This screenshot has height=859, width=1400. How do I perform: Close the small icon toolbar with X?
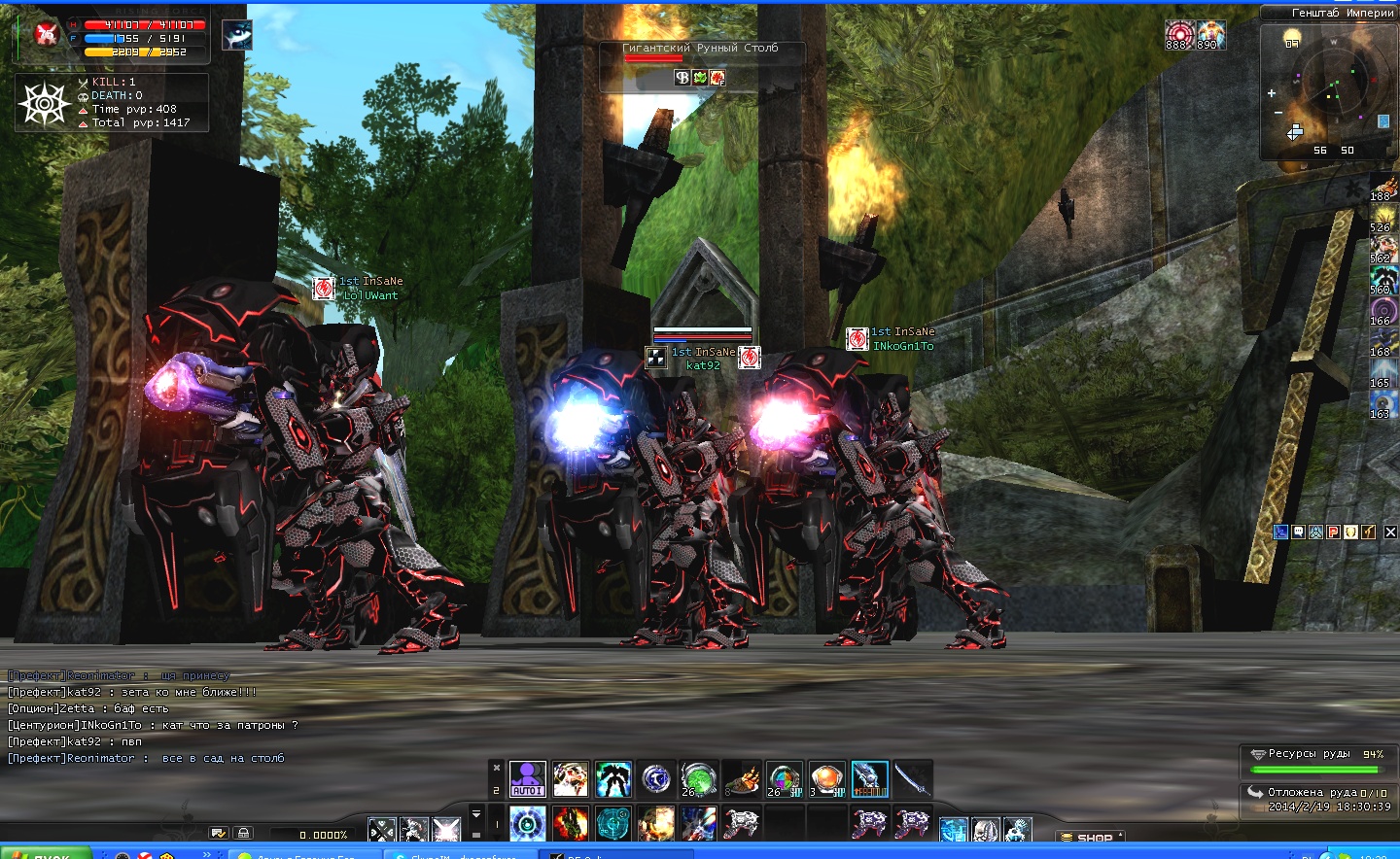[x=1390, y=532]
